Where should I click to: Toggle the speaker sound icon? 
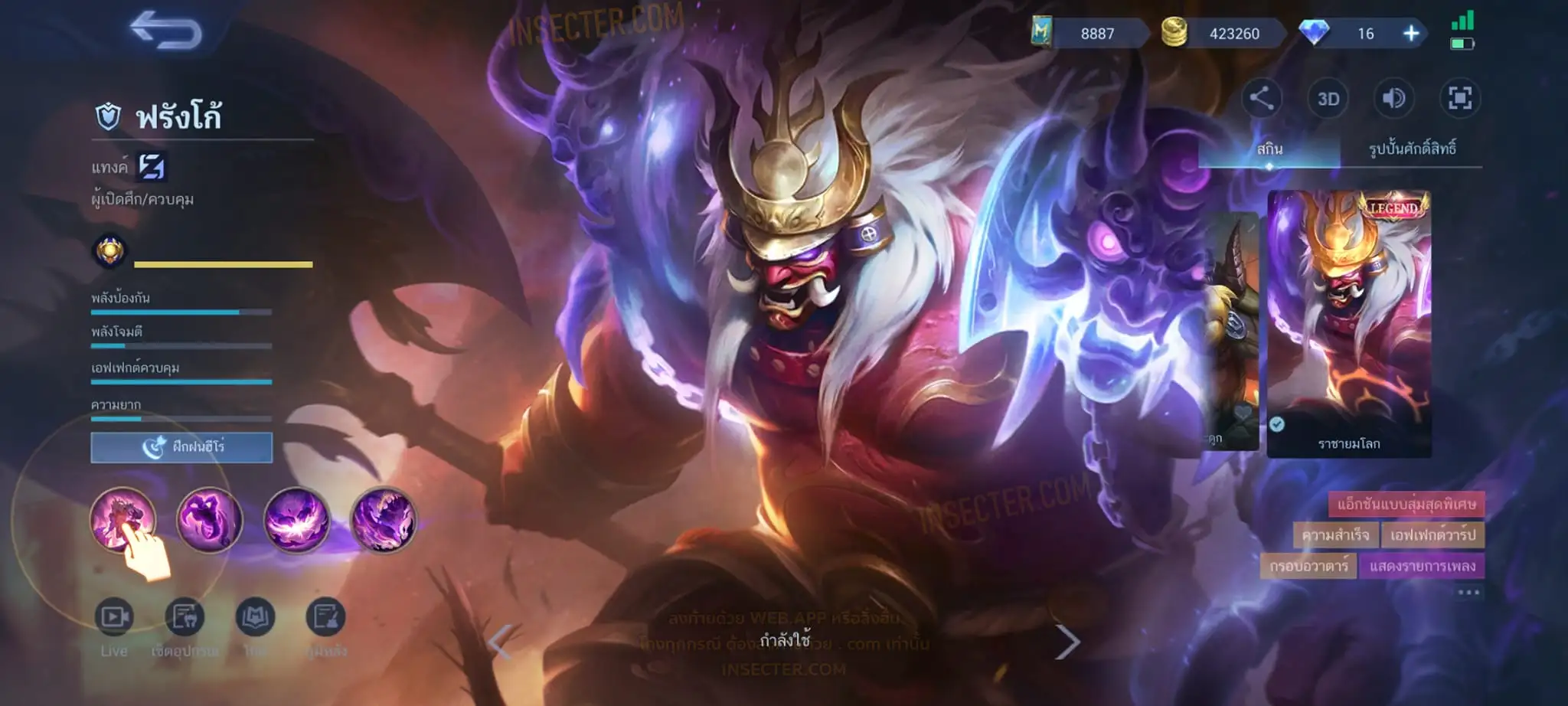[1393, 98]
